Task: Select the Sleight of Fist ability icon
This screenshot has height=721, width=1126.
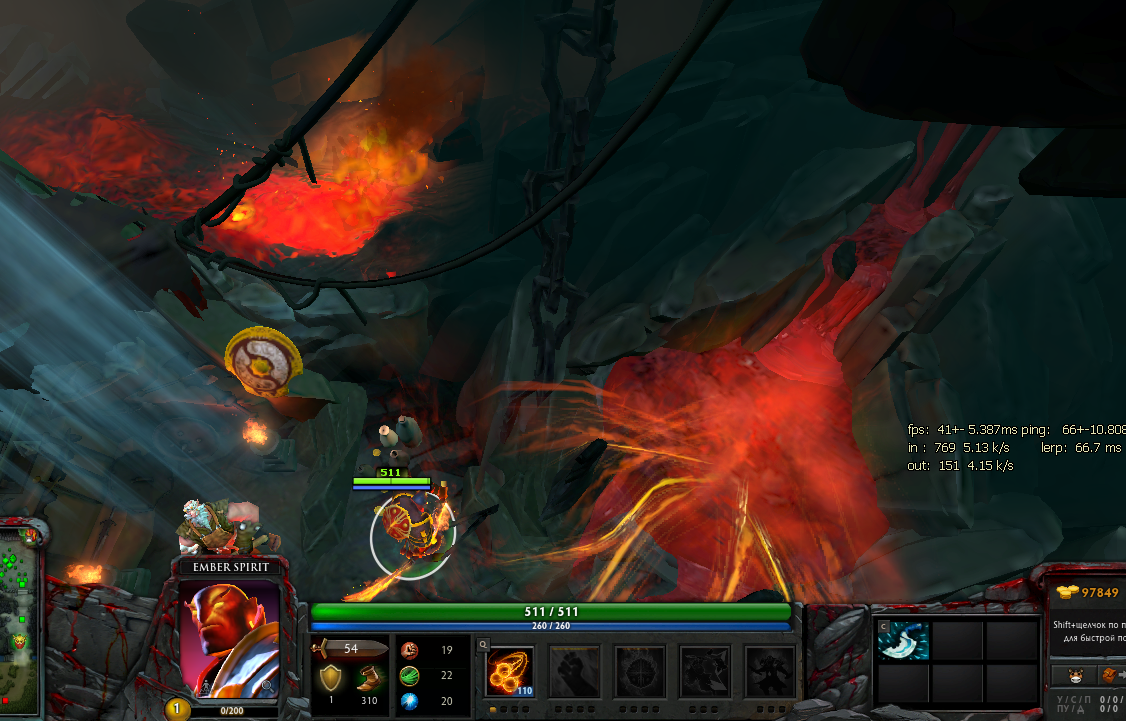Action: click(x=574, y=670)
